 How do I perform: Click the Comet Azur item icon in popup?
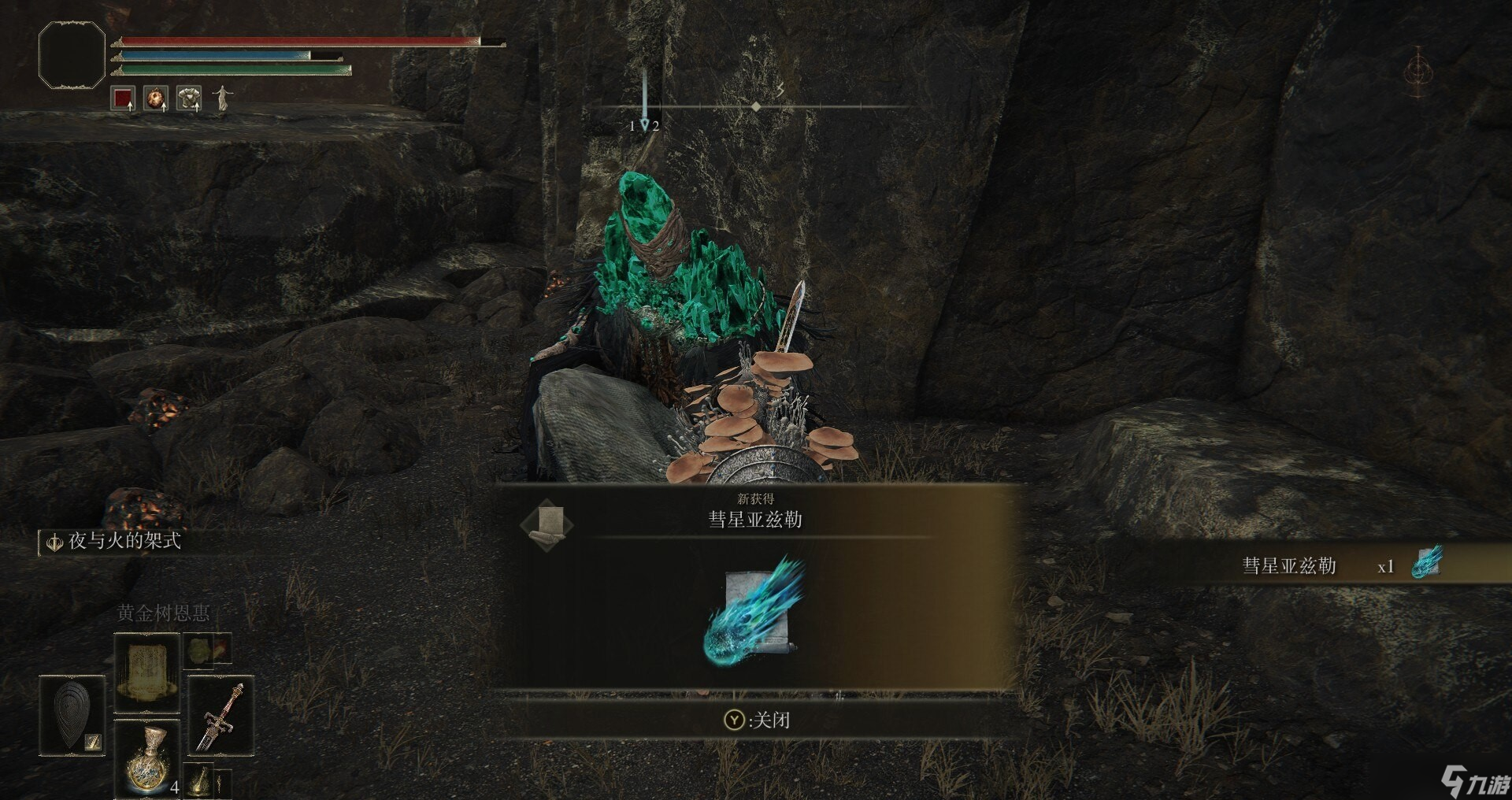[754, 612]
